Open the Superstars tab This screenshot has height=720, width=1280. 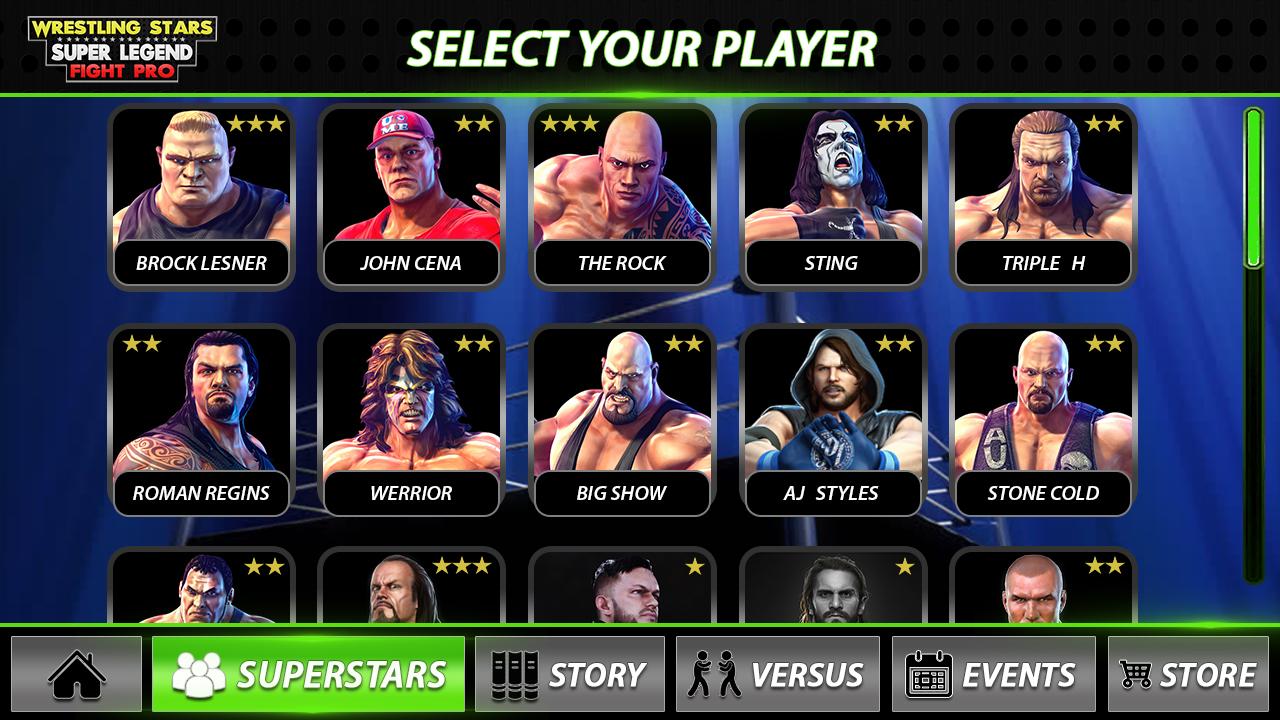[308, 674]
